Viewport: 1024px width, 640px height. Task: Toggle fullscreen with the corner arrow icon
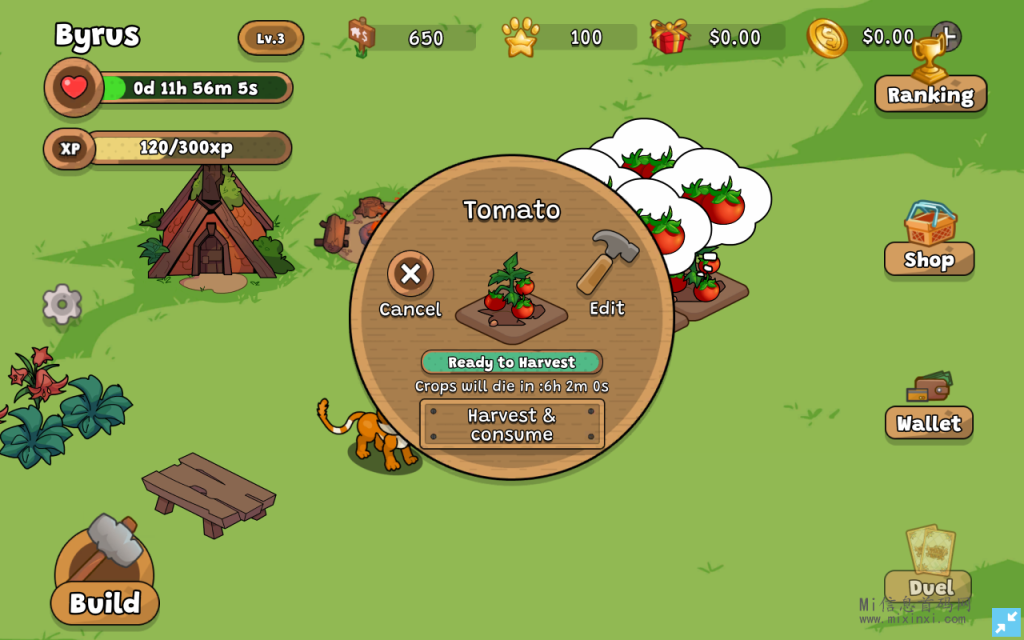(x=1006, y=622)
